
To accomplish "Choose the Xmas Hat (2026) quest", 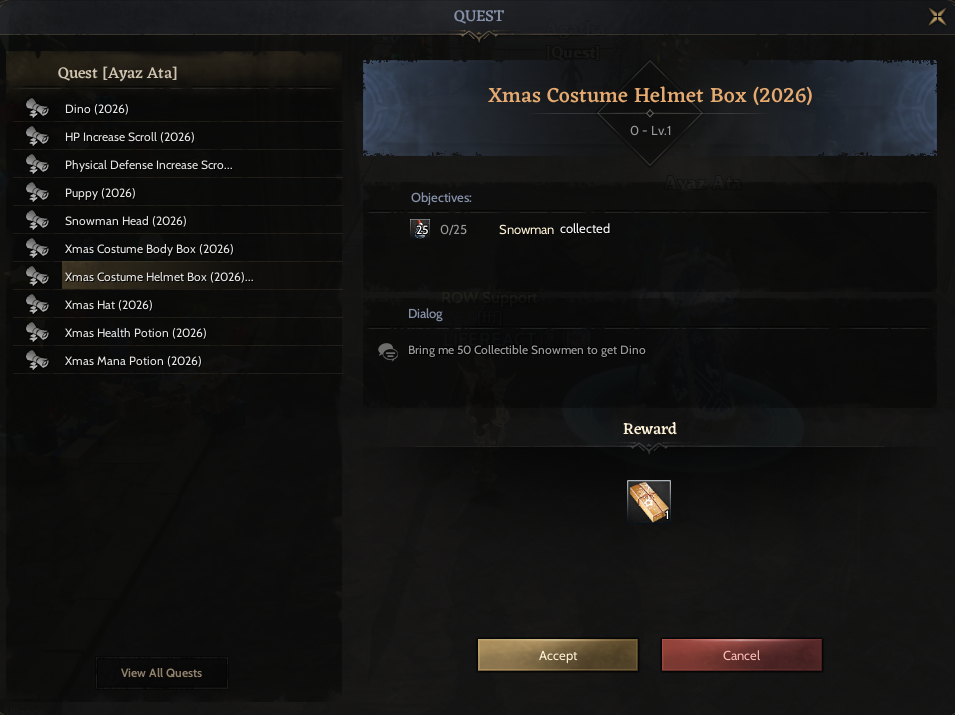I will 108,305.
